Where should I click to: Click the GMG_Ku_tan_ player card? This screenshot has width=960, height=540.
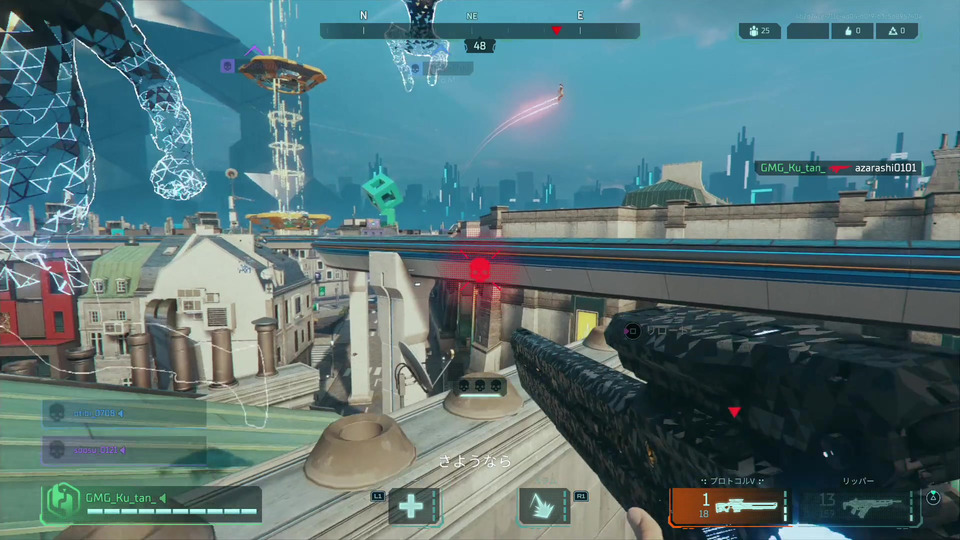pyautogui.click(x=150, y=503)
